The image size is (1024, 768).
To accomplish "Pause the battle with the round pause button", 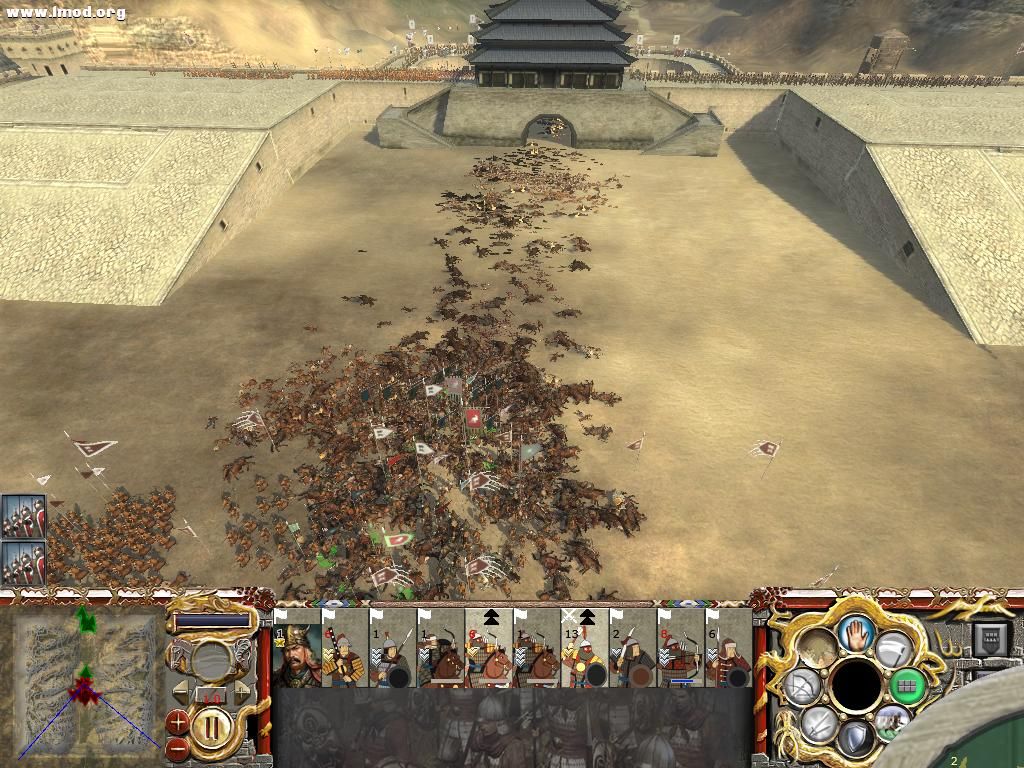I will pos(212,722).
